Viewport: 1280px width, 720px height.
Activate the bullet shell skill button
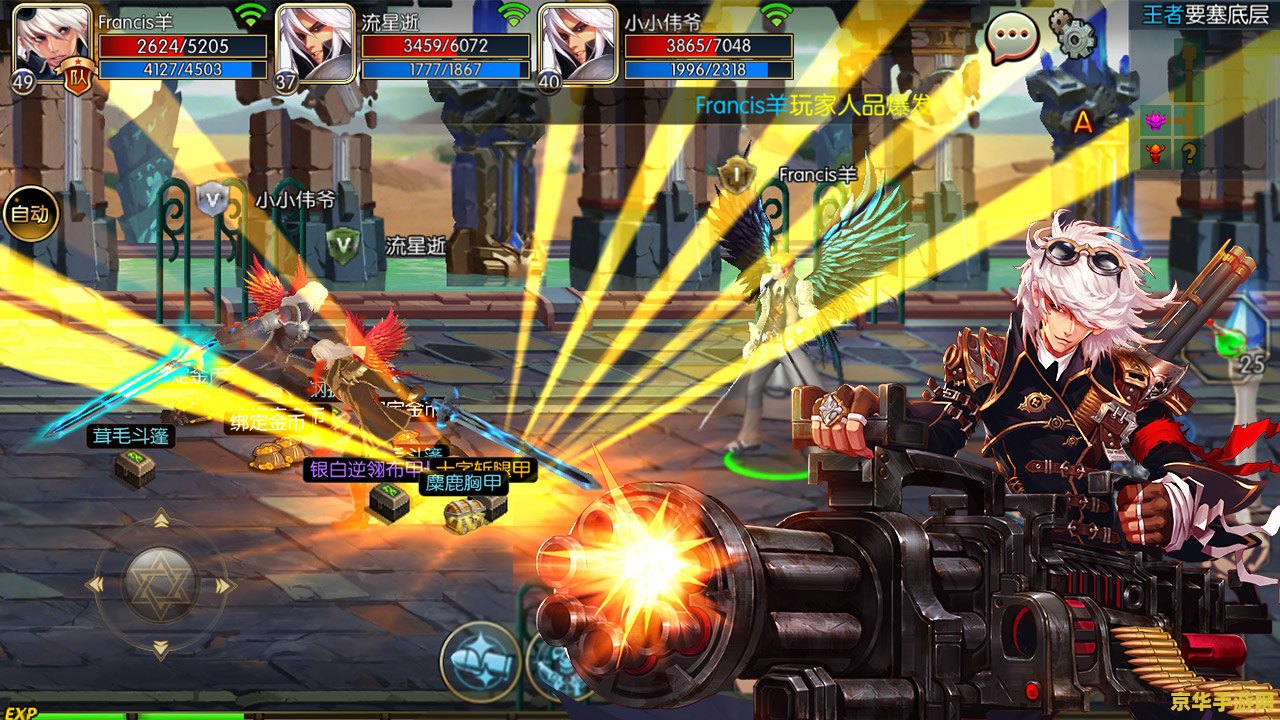click(480, 661)
